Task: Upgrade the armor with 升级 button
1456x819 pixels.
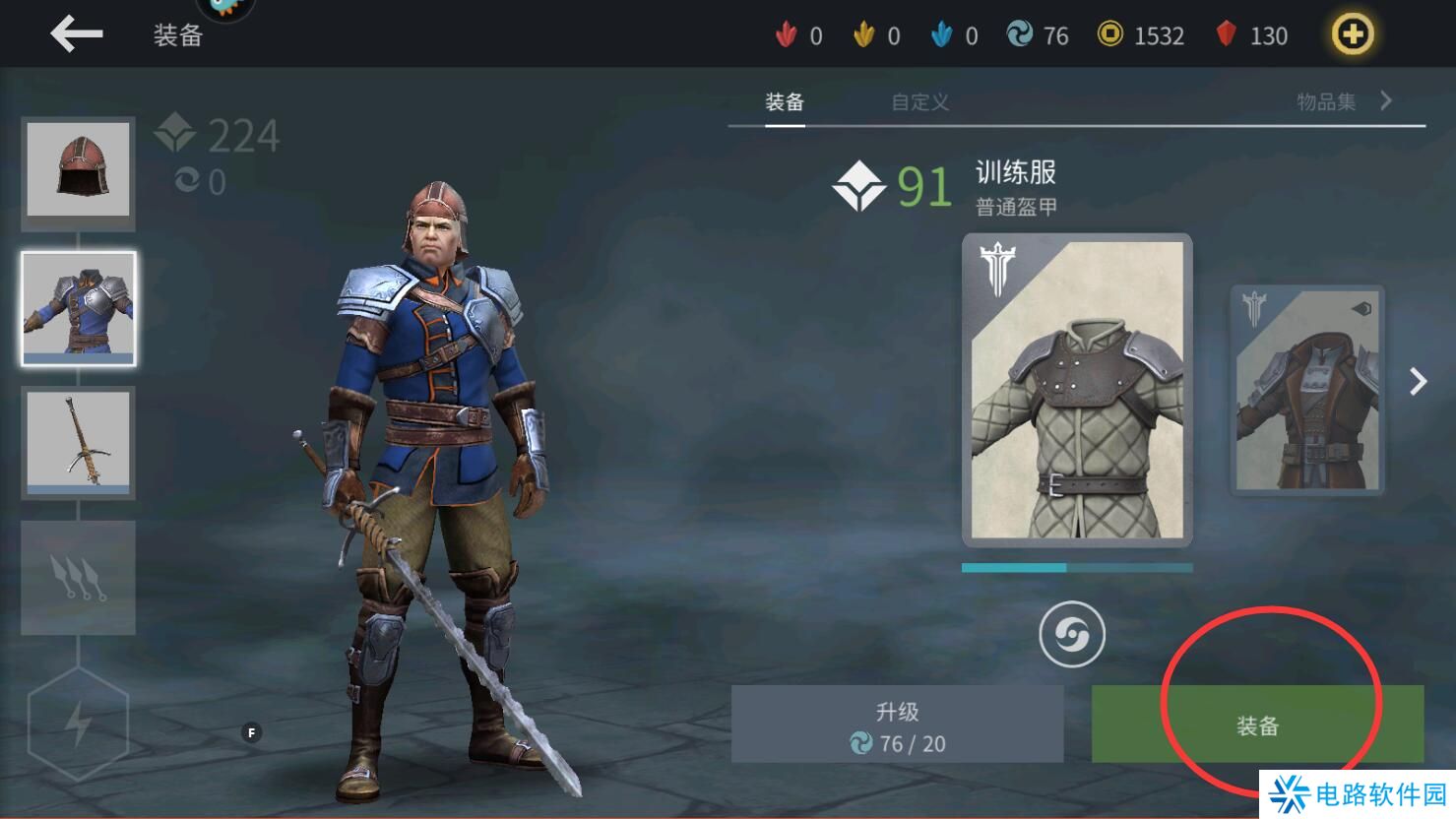Action: click(x=897, y=724)
